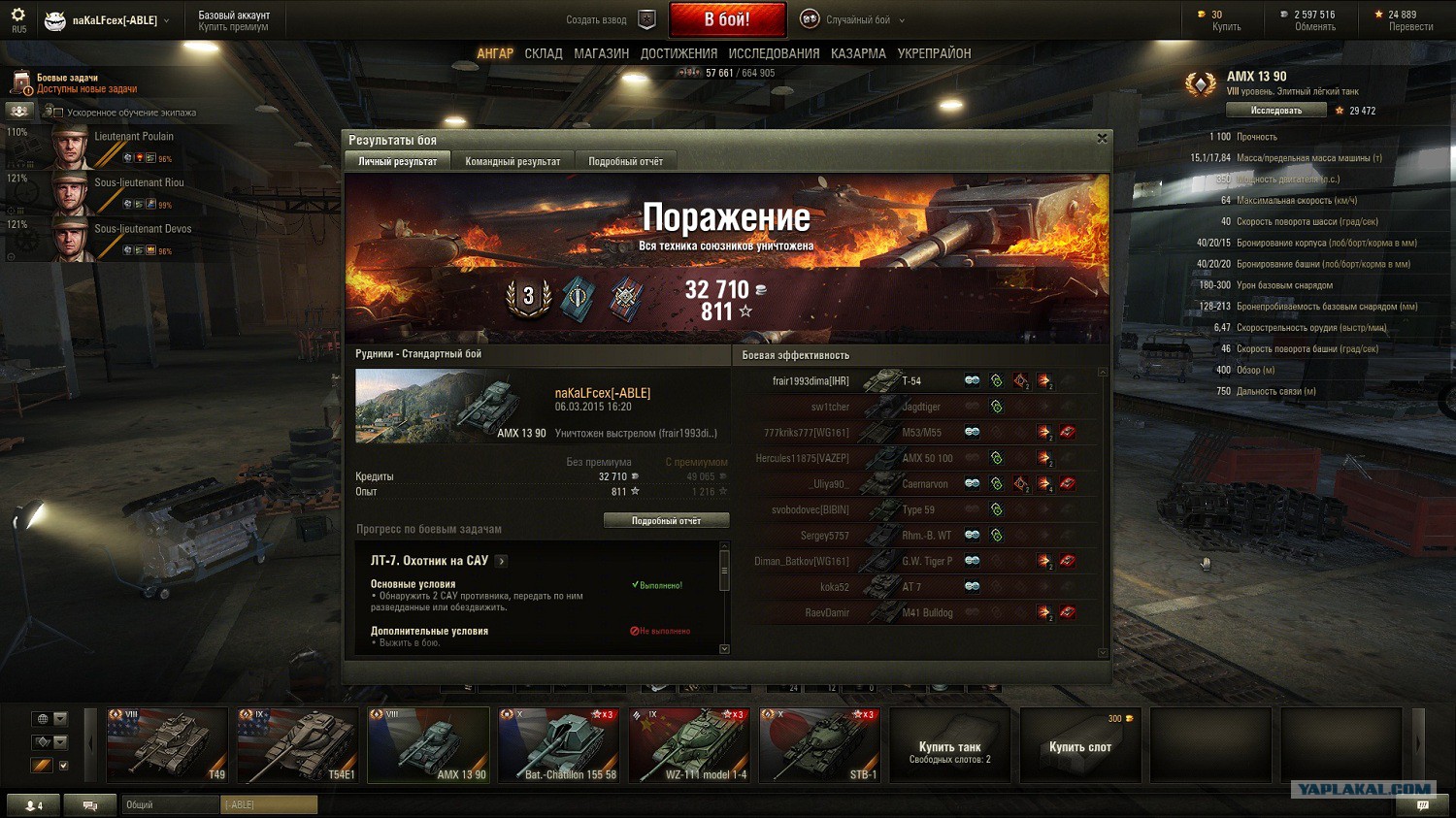Select the Bat.-Châtillon 155 58 tank
The image size is (1456, 818).
pos(558,744)
